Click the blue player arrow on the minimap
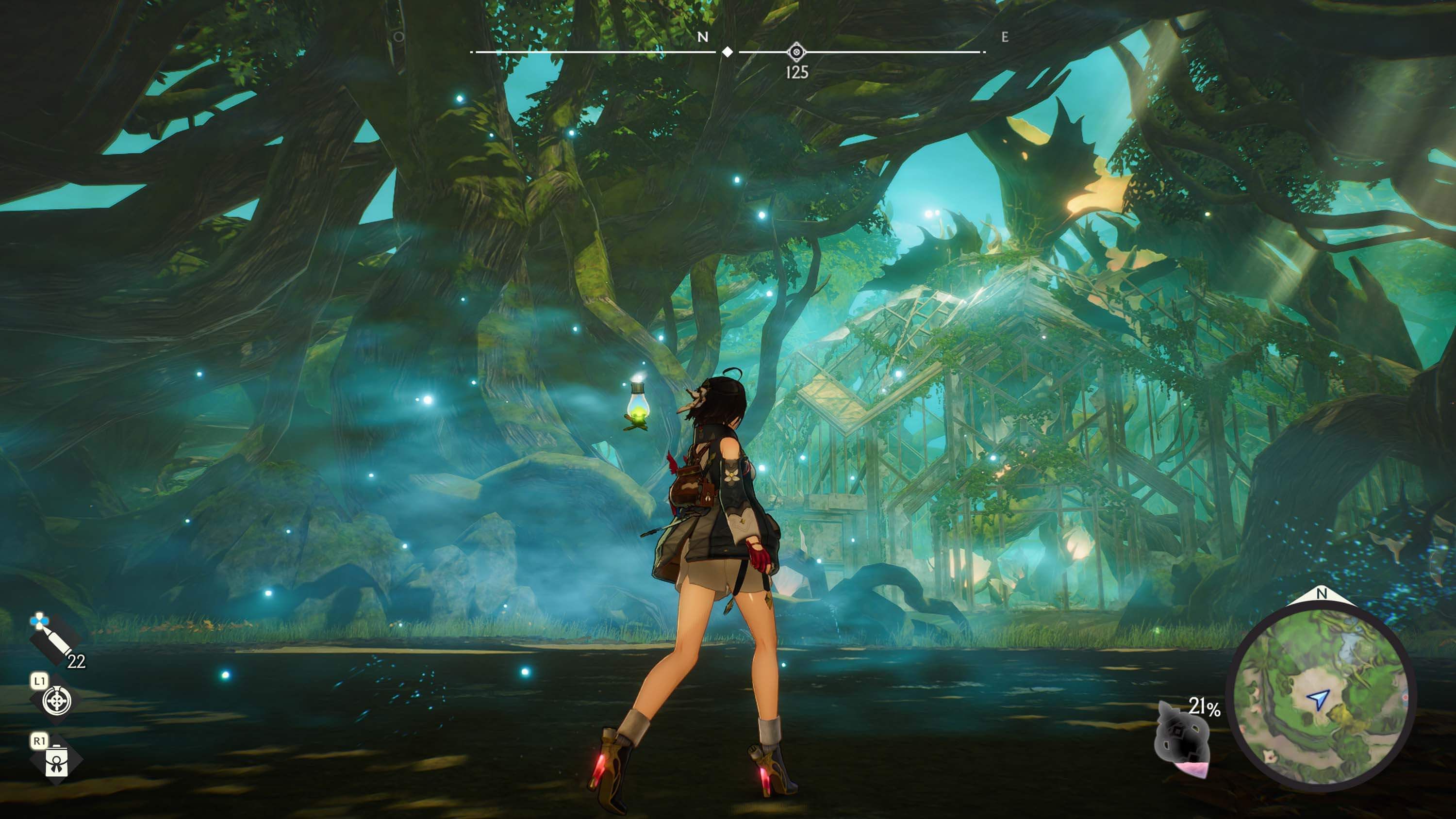This screenshot has width=1456, height=819. pos(1318,699)
